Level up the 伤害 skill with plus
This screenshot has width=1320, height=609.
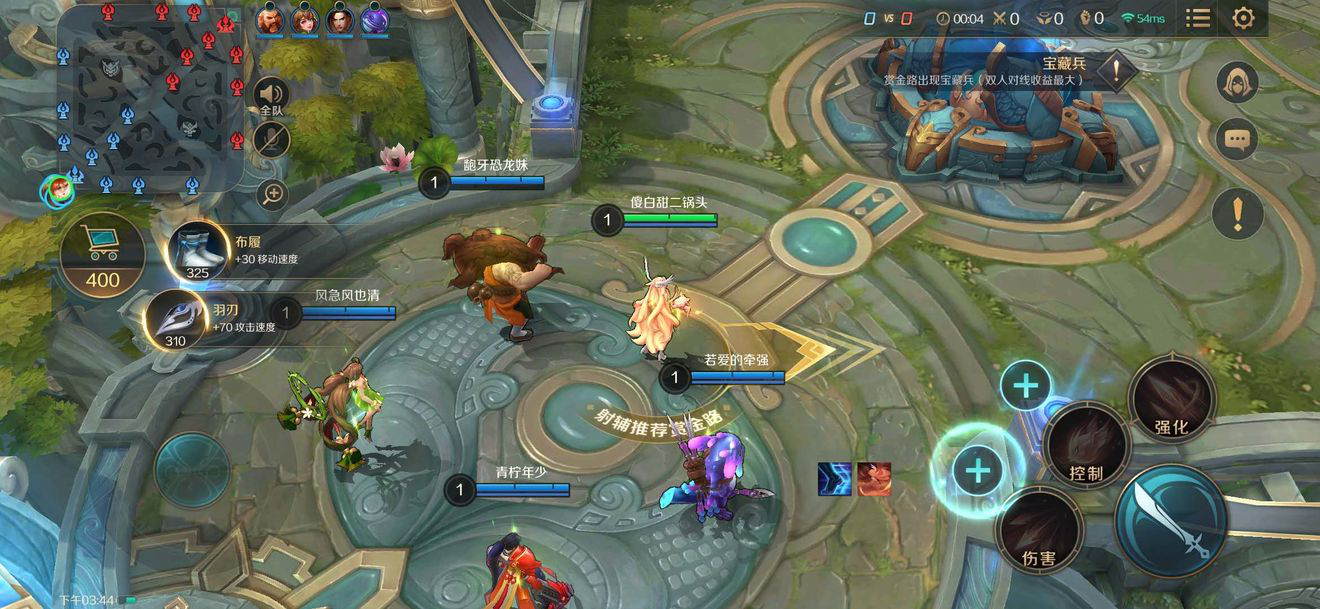977,470
